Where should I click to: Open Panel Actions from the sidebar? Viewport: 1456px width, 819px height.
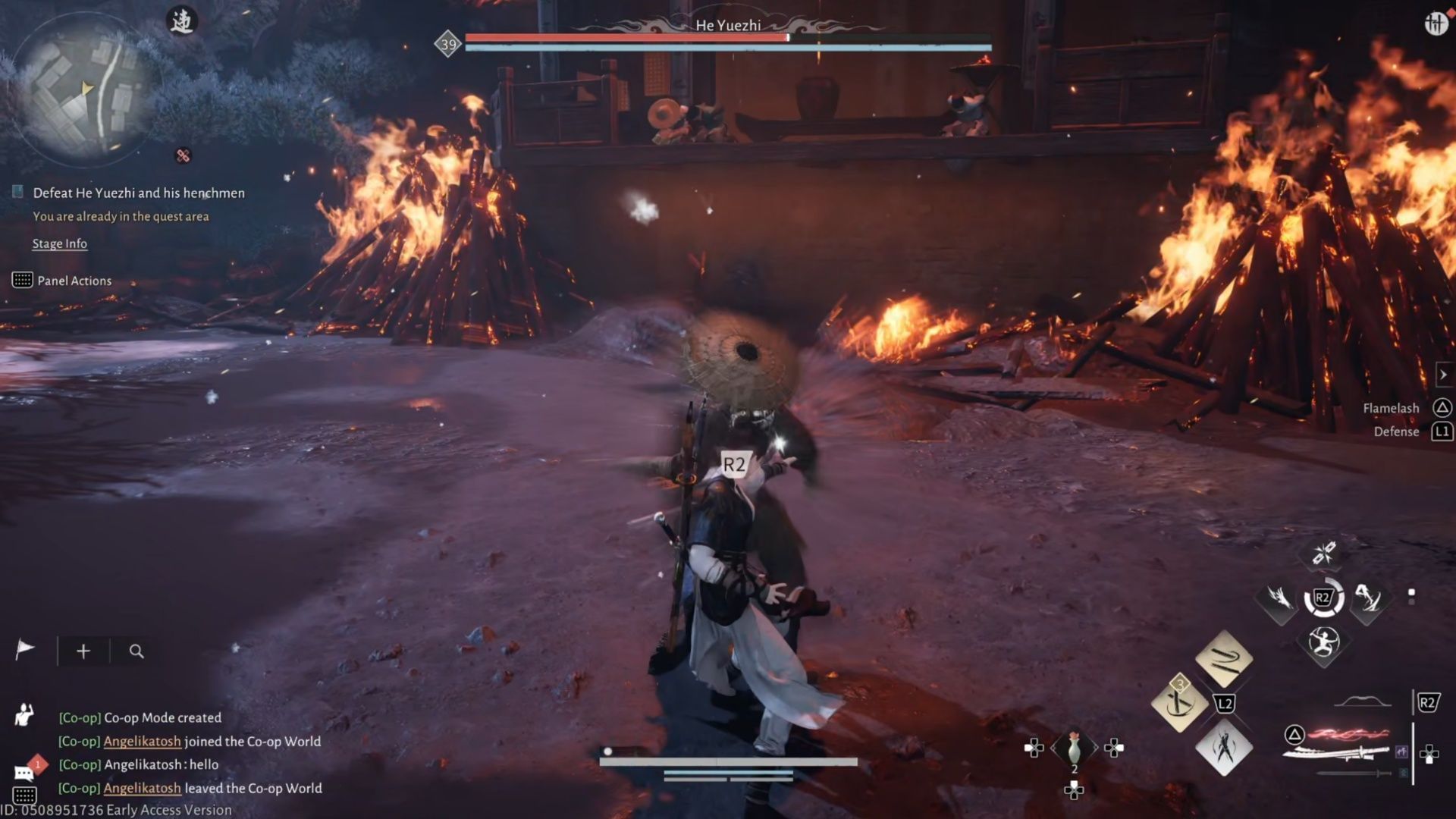click(x=74, y=281)
